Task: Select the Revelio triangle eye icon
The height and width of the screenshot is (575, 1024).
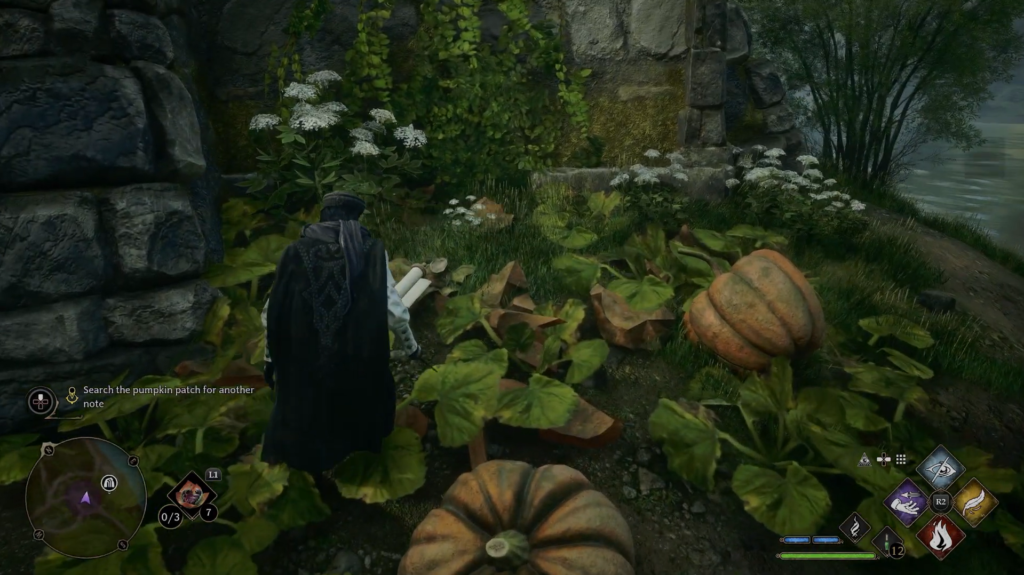Action: pos(864,460)
